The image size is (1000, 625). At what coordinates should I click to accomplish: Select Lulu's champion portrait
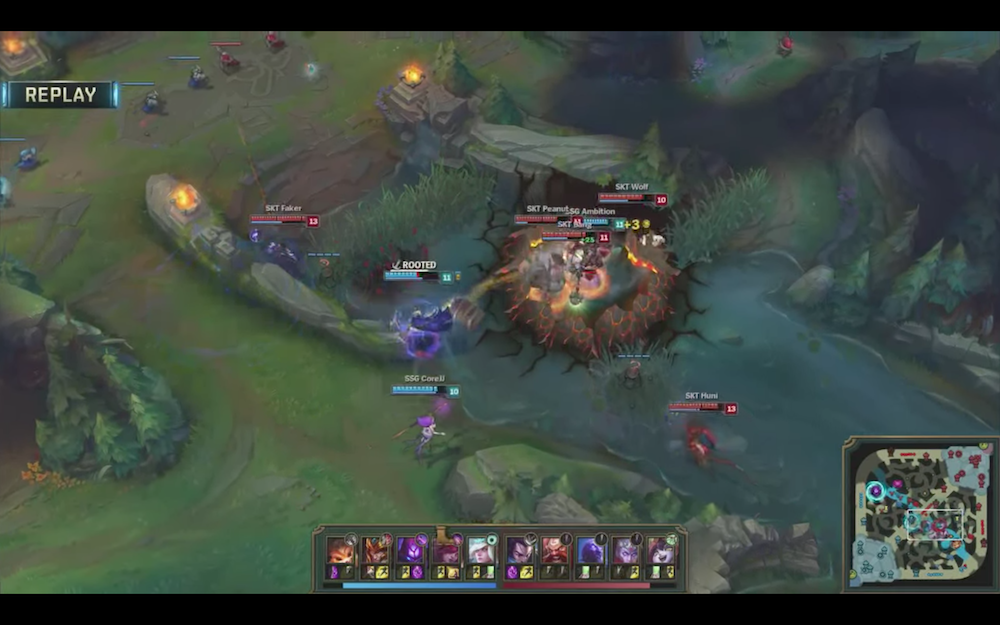click(x=660, y=551)
